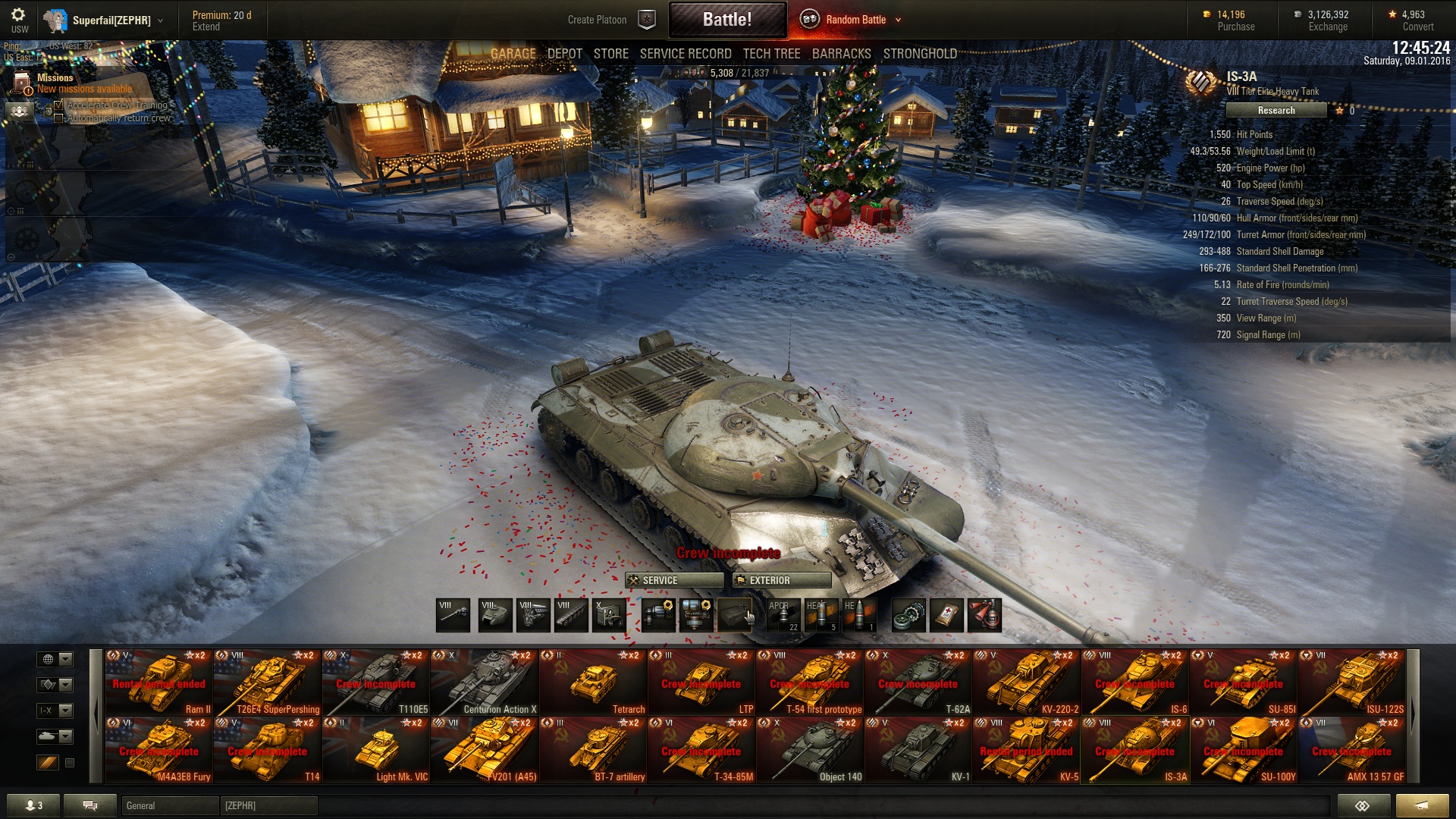Toggle Accelerate Crew Training checkbox
Screen dimensions: 1456x819
59,105
